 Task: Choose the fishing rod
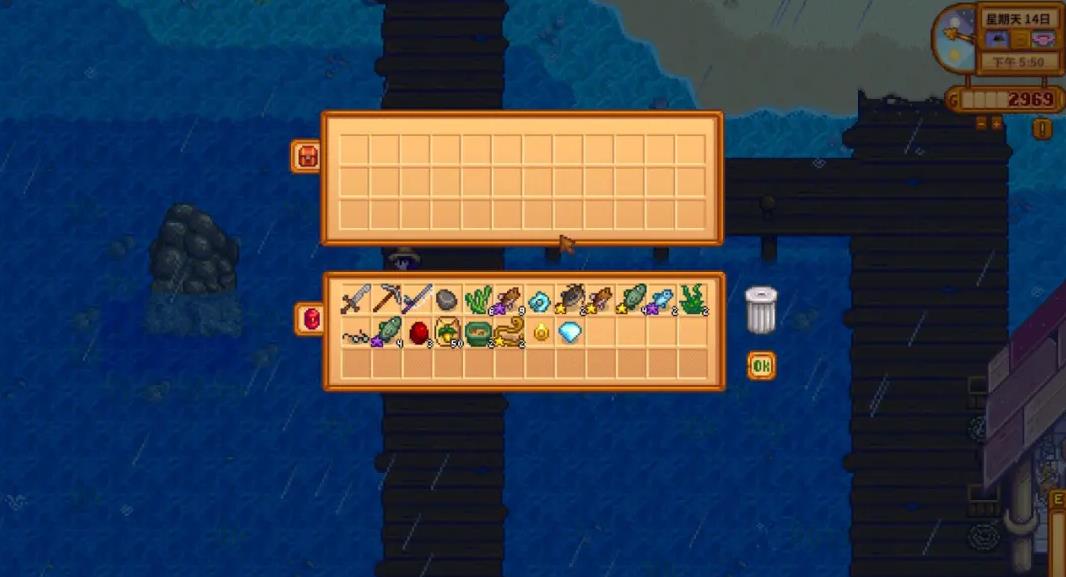pyautogui.click(x=417, y=299)
